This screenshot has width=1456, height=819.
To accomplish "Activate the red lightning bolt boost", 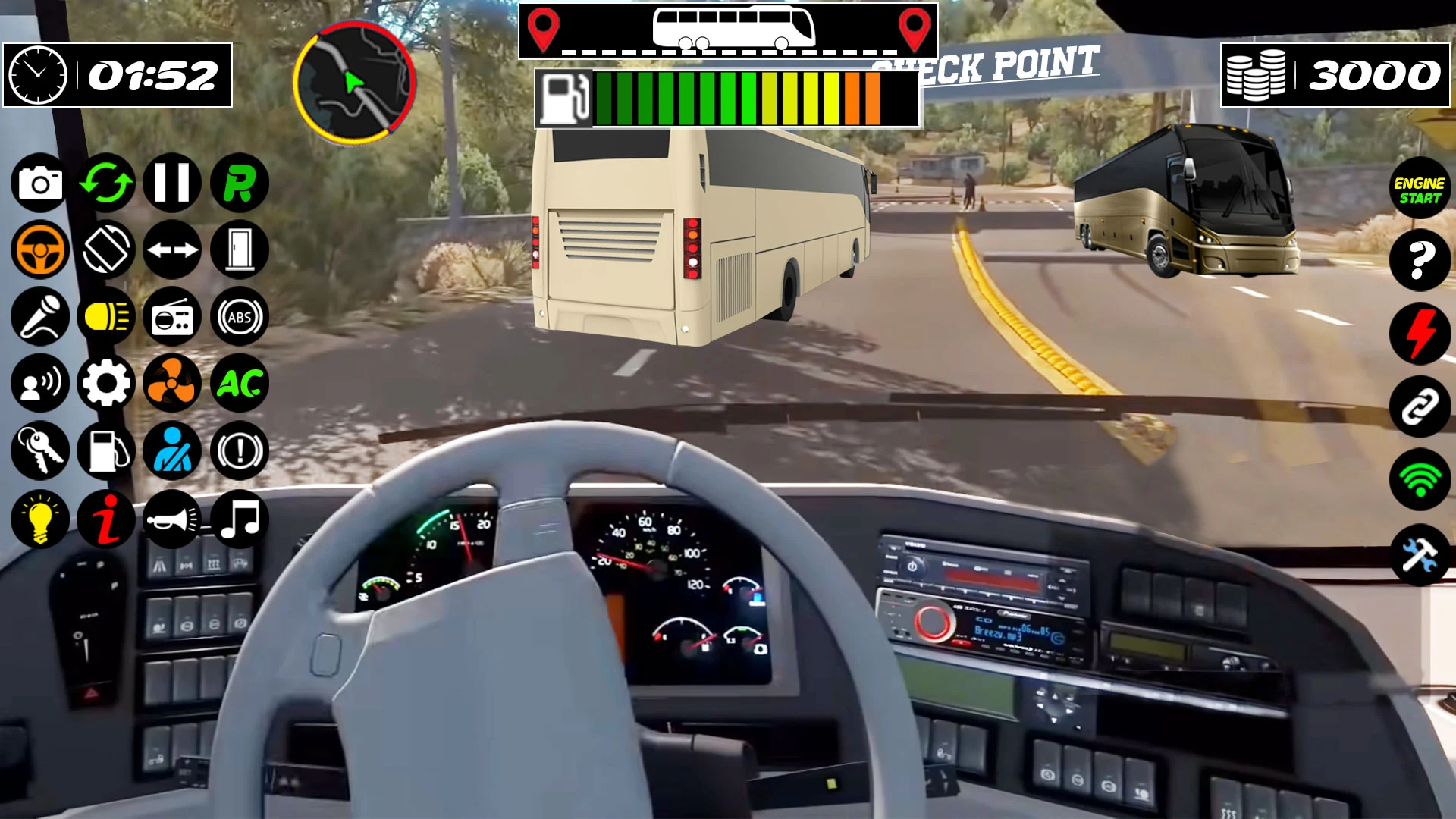I will click(x=1420, y=334).
